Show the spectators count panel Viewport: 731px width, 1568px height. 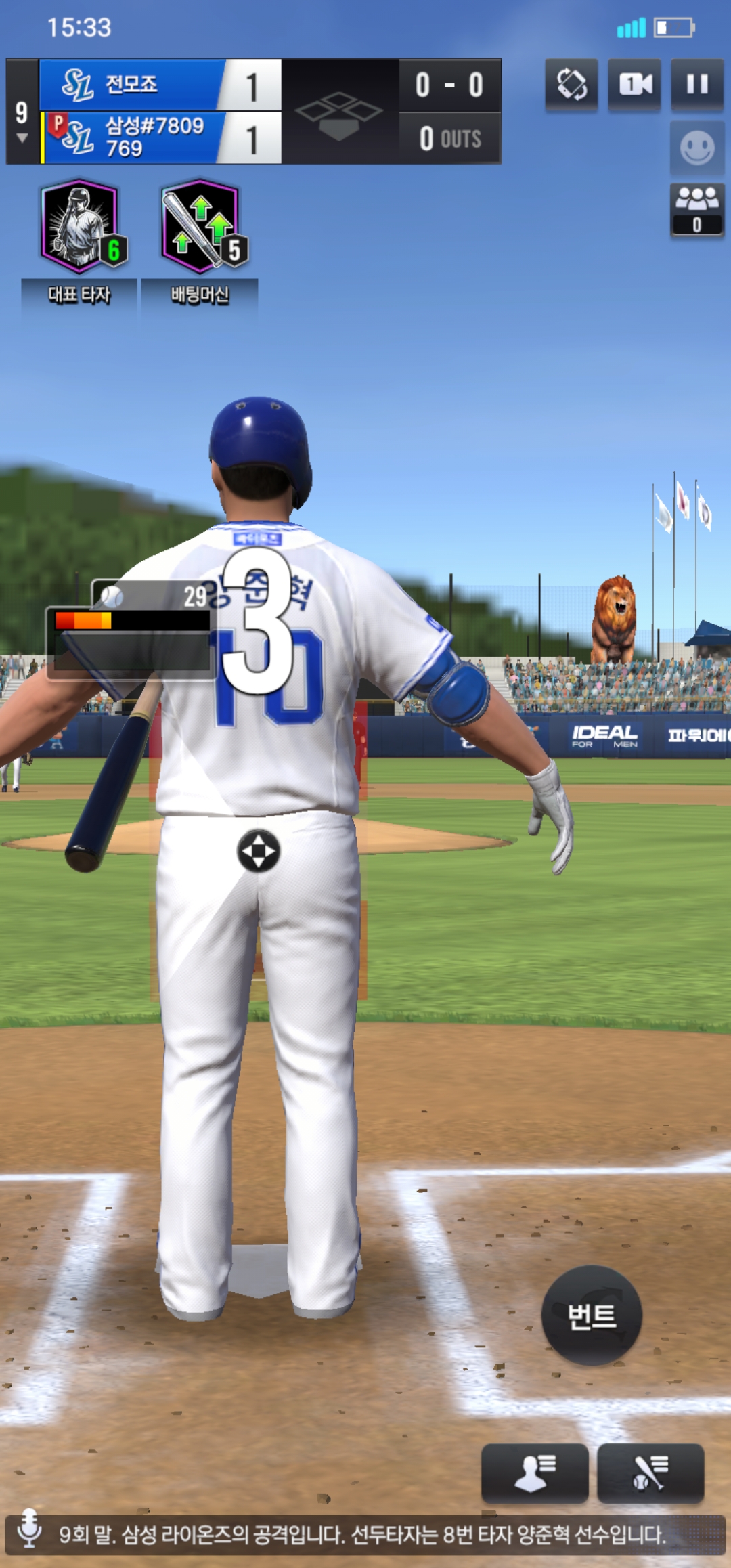697,209
